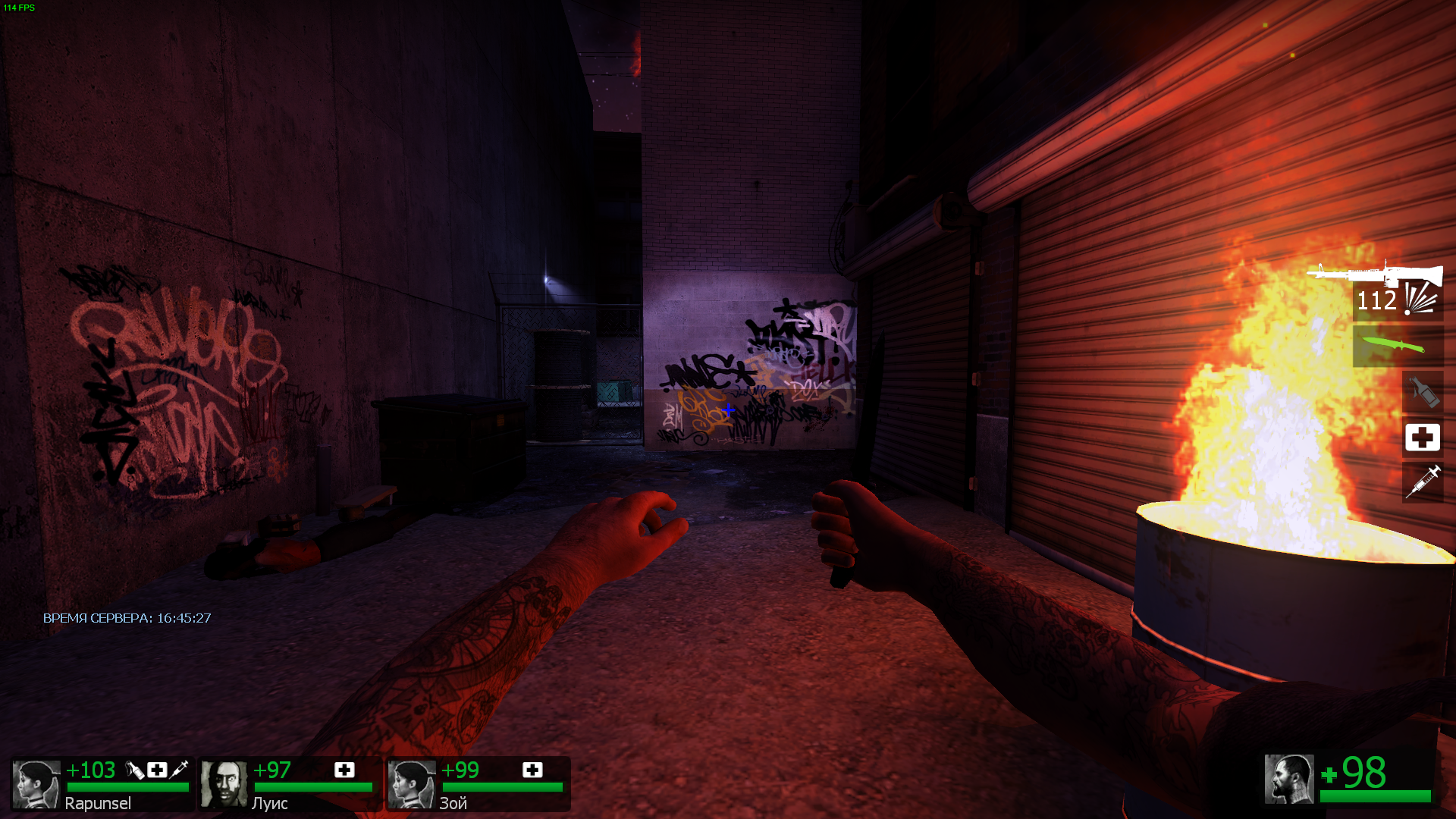Select the first aid kit slot
Viewport: 1456px width, 819px height.
(1422, 438)
